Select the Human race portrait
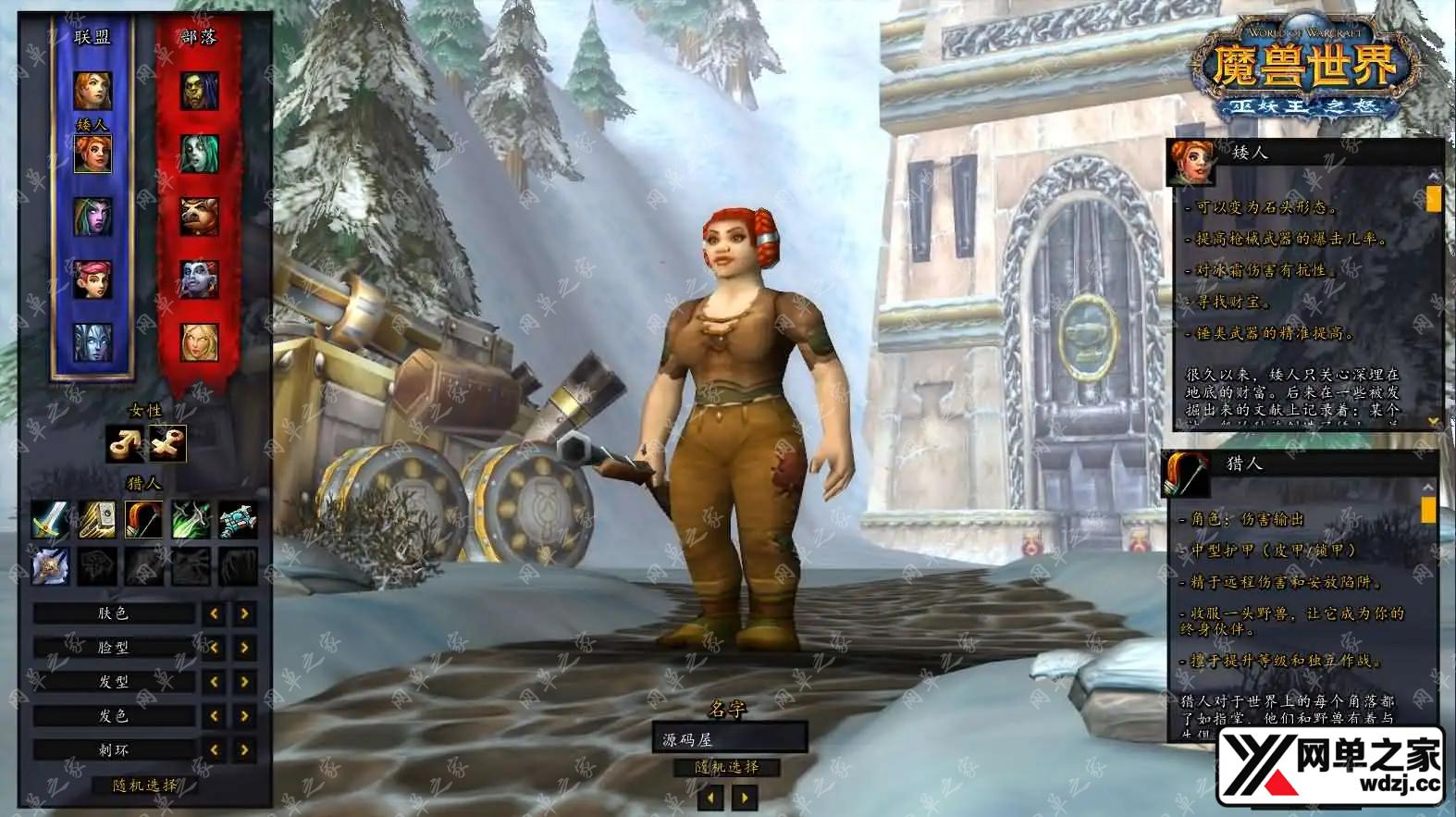1456x817 pixels. pyautogui.click(x=93, y=90)
